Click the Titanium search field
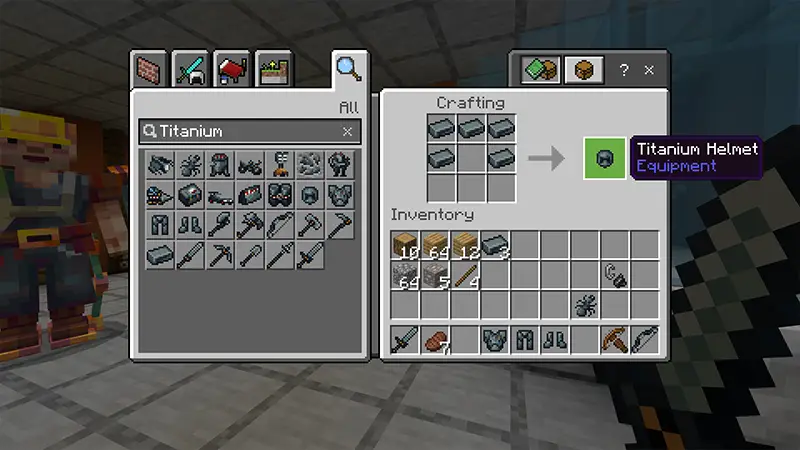 pos(240,131)
